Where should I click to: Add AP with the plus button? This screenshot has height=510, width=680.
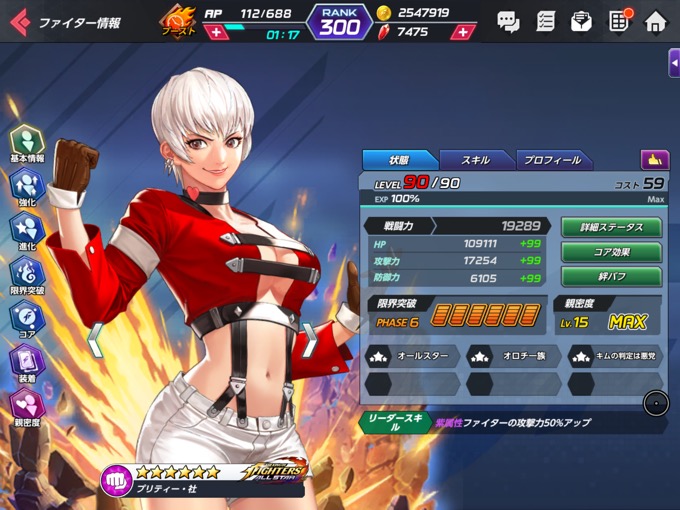coord(215,33)
